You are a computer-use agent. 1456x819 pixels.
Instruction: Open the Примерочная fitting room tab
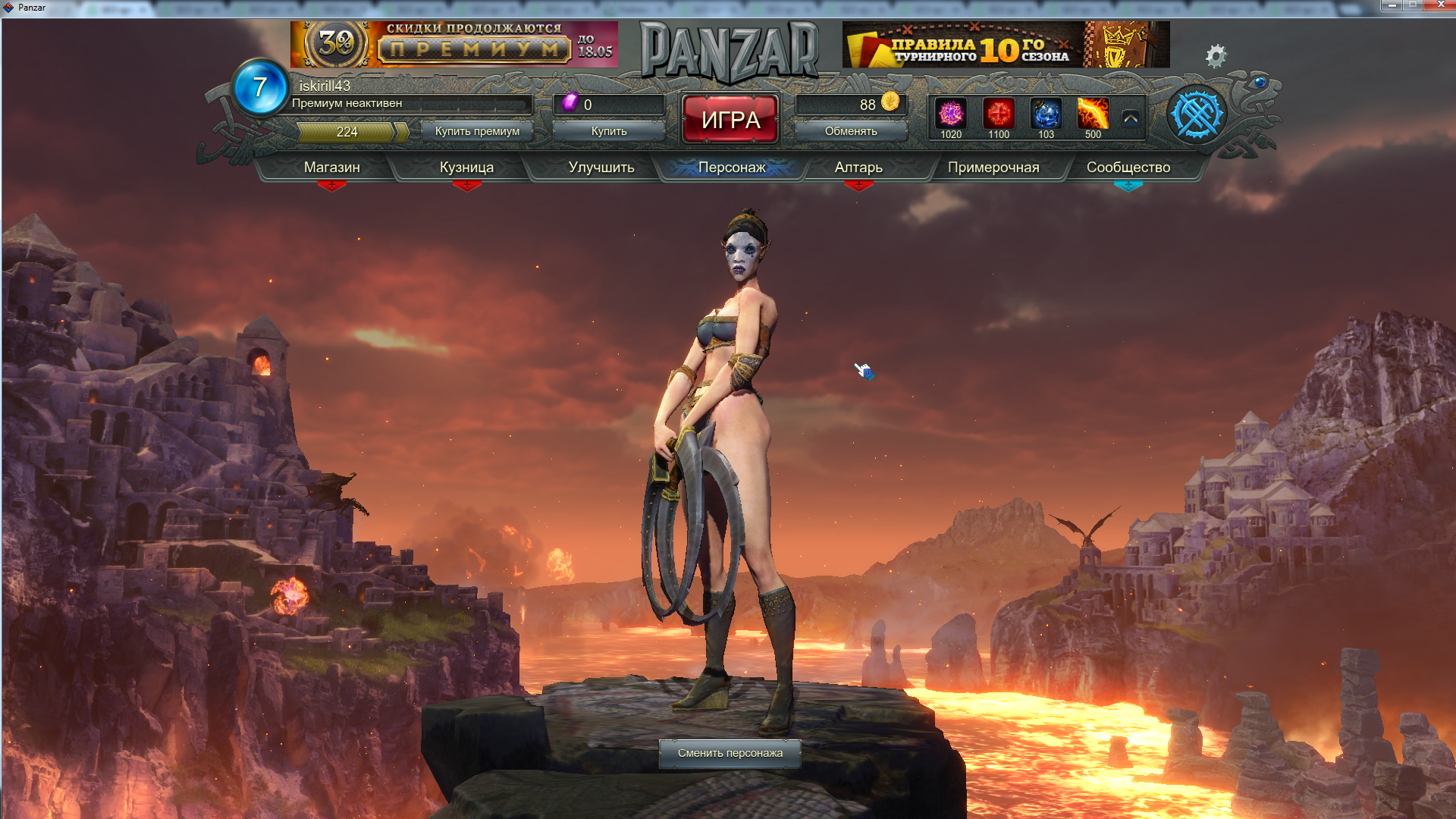click(x=993, y=167)
